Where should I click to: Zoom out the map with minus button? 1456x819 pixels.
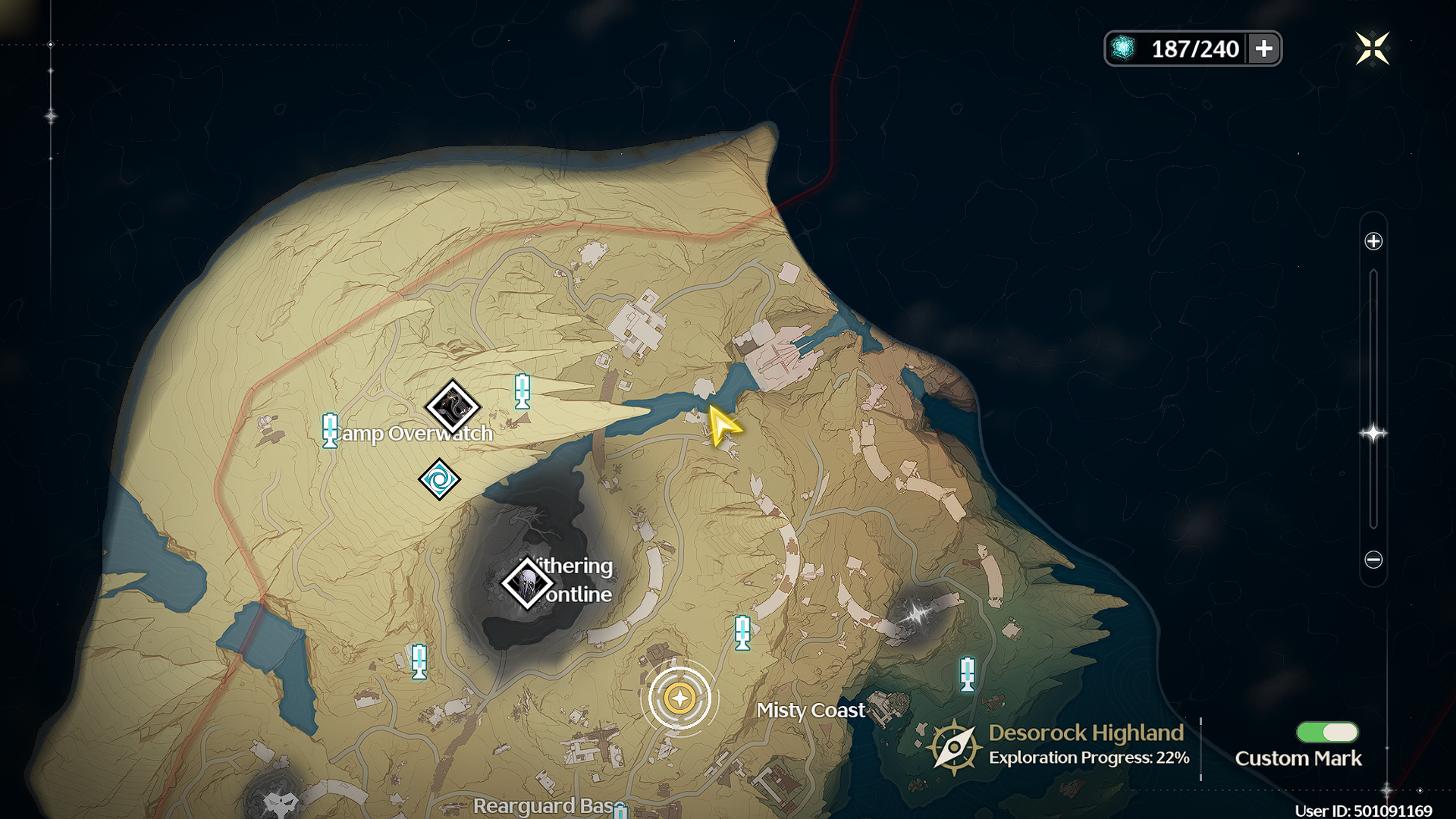(1373, 560)
